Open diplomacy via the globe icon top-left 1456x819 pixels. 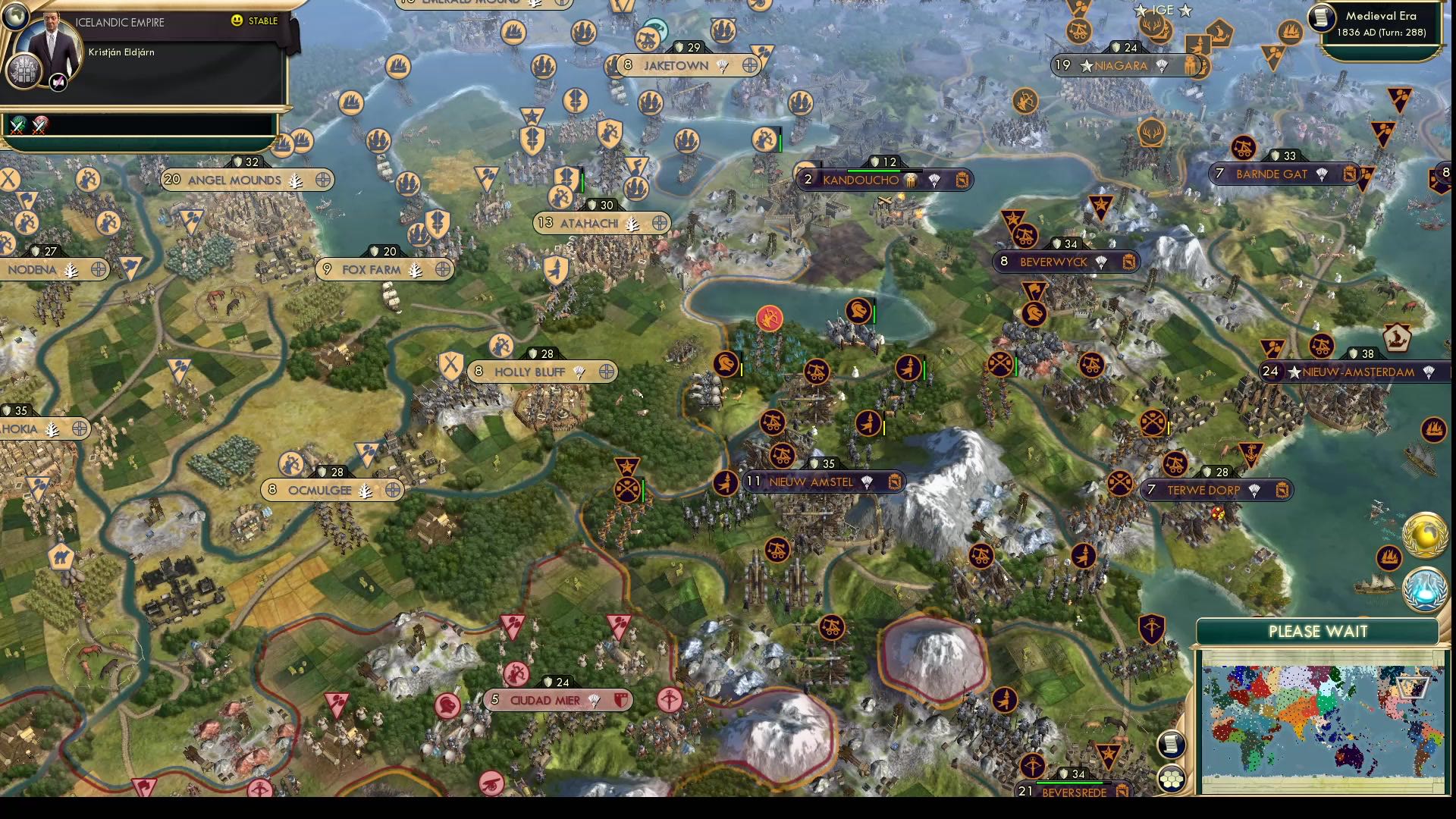(x=14, y=17)
